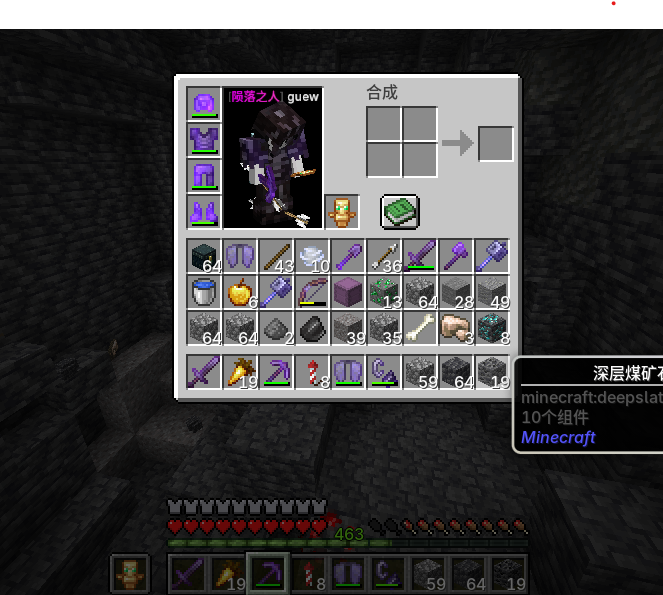Pick up the enchanted bow

(x=312, y=293)
